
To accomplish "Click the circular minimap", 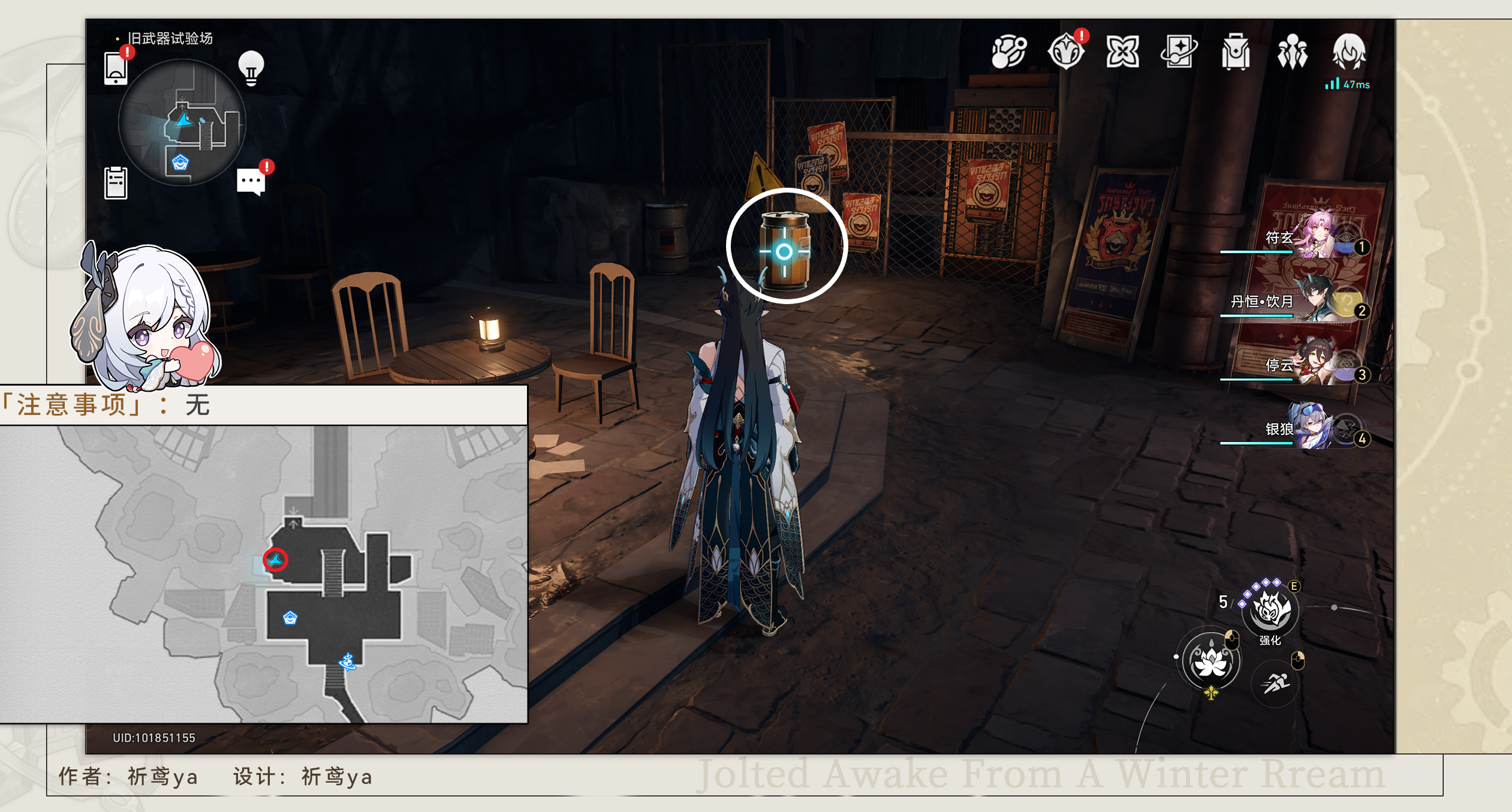I will 182,122.
